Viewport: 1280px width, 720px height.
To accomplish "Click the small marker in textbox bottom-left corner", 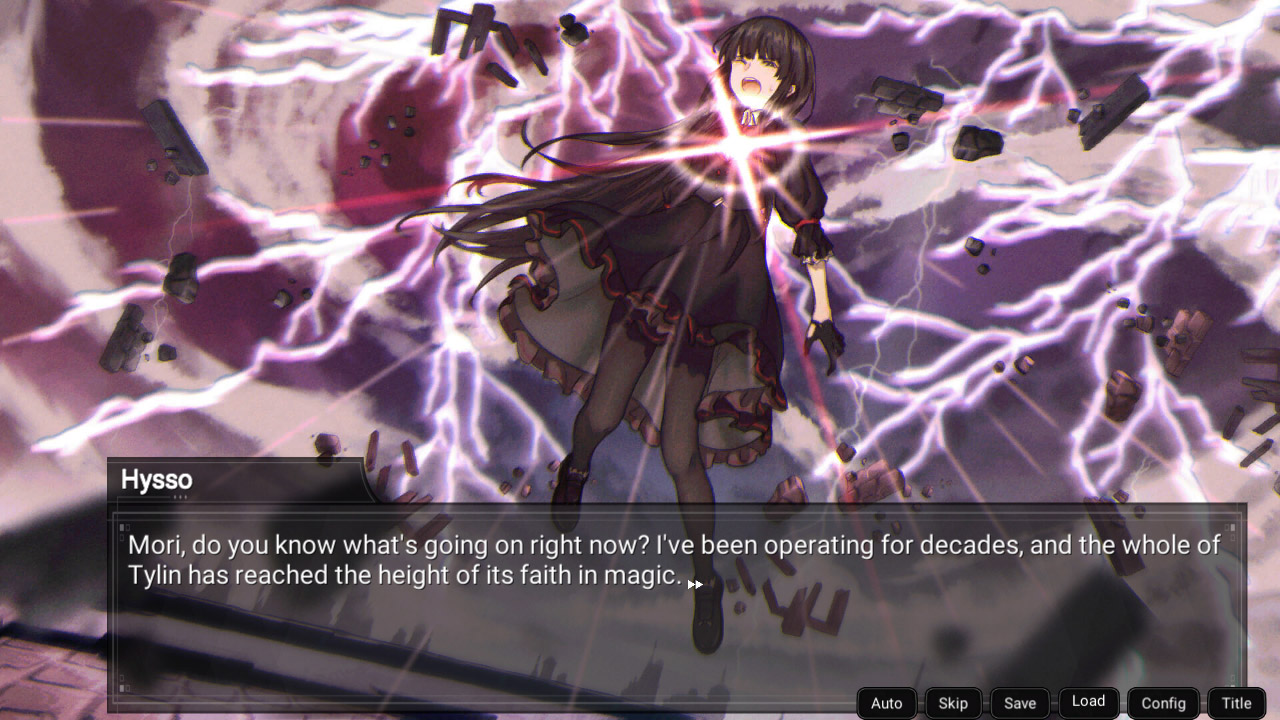I will 124,685.
